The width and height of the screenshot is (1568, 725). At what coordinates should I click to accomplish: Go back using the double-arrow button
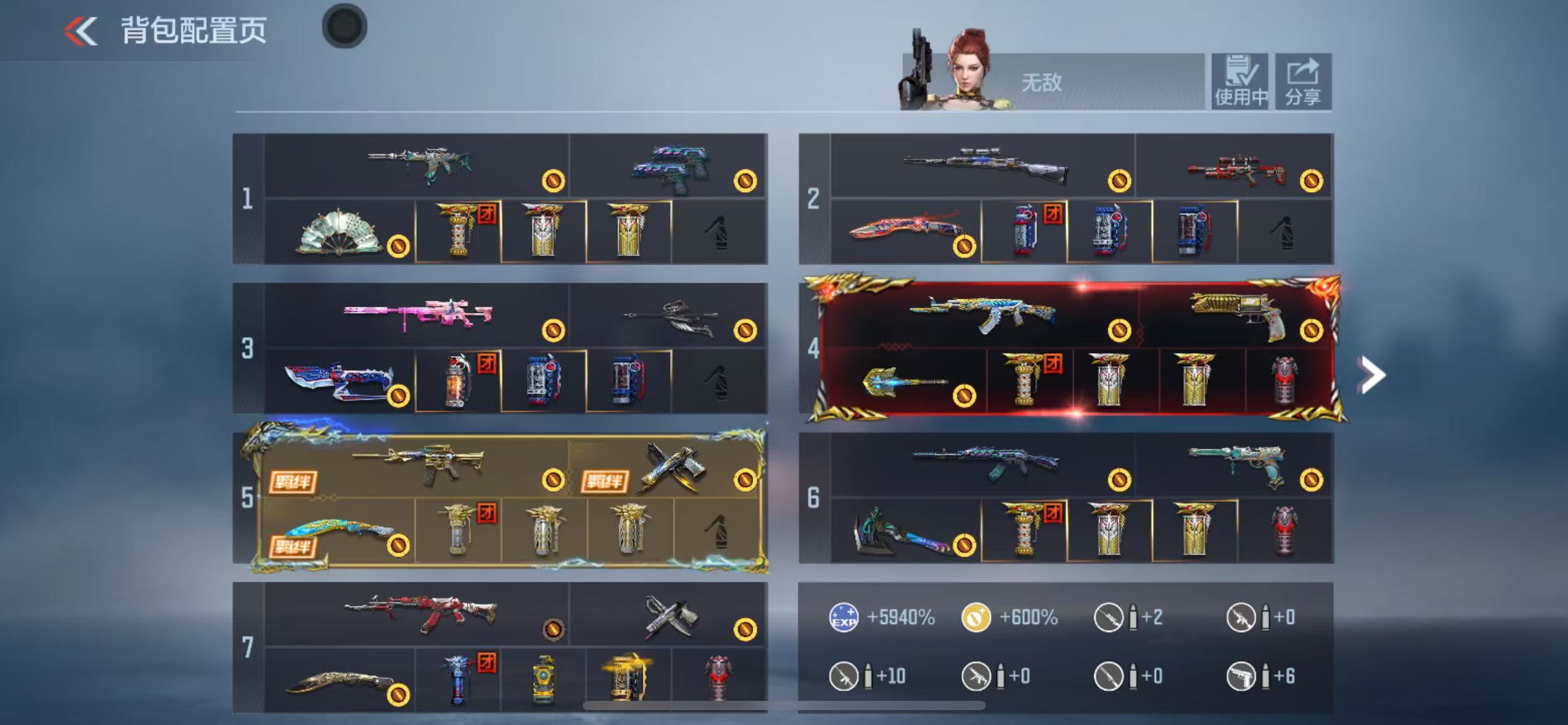click(81, 31)
